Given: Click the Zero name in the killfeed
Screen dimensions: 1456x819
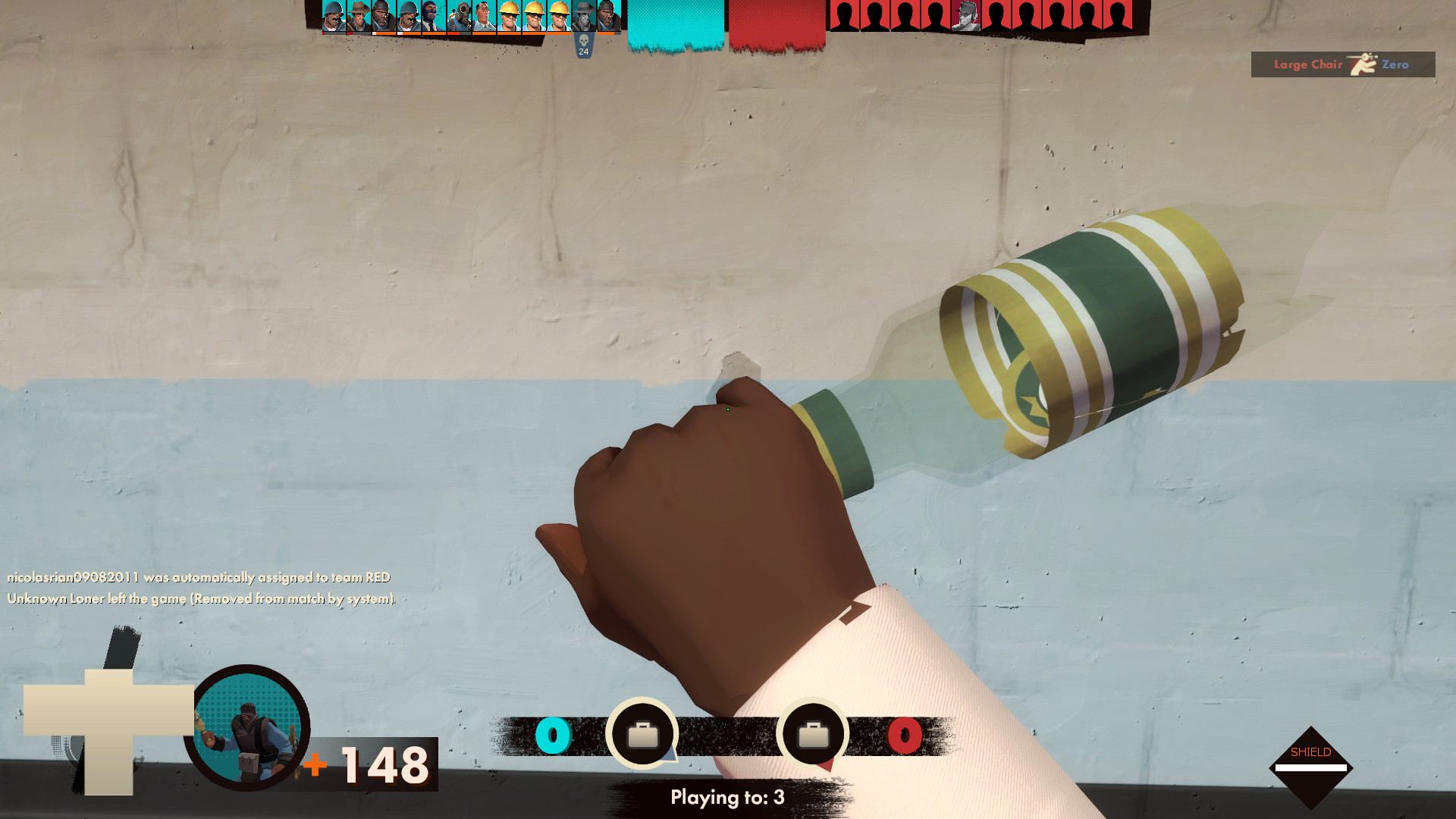Looking at the screenshot, I should (1398, 64).
